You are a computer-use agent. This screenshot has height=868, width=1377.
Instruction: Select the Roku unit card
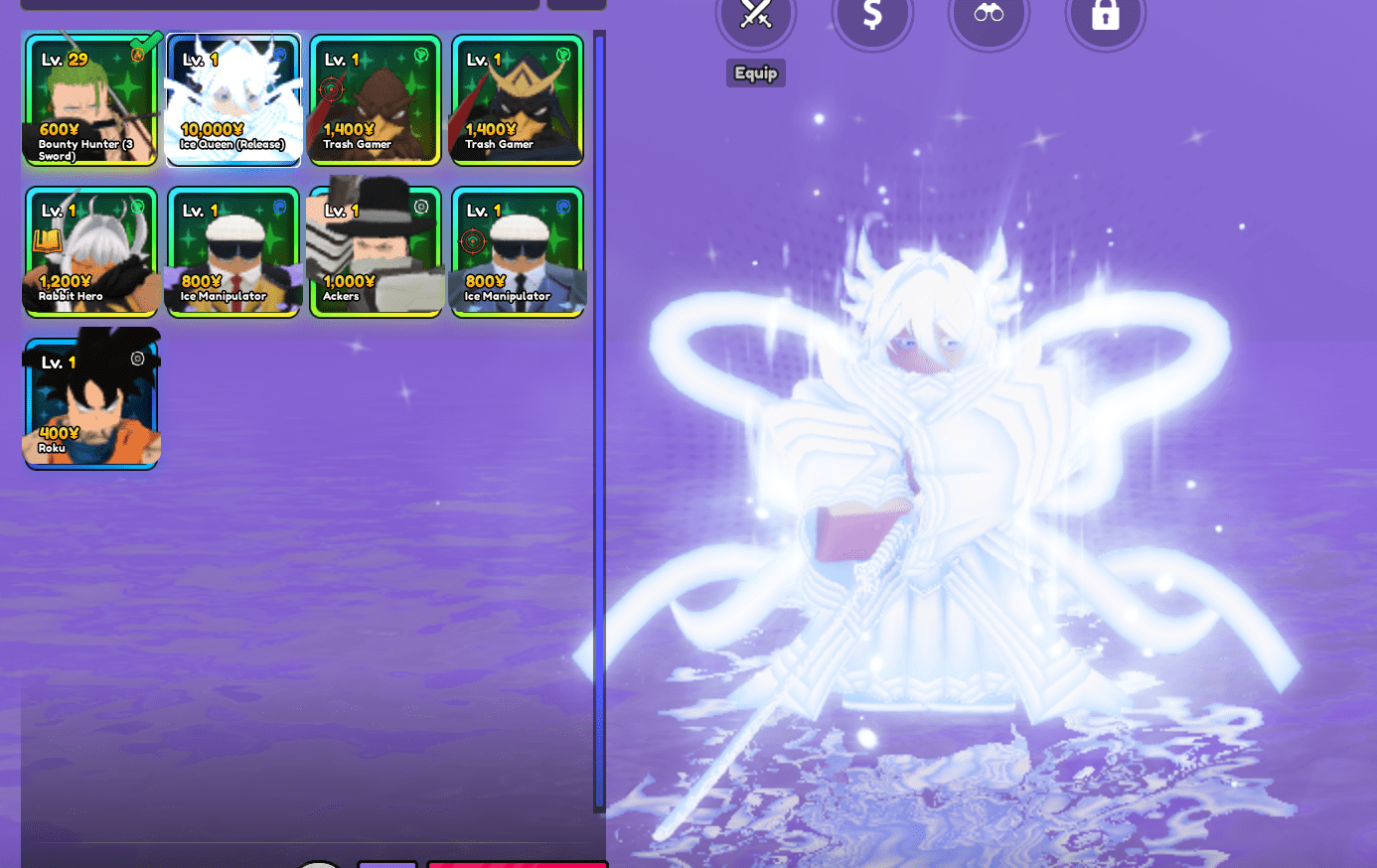[x=90, y=398]
